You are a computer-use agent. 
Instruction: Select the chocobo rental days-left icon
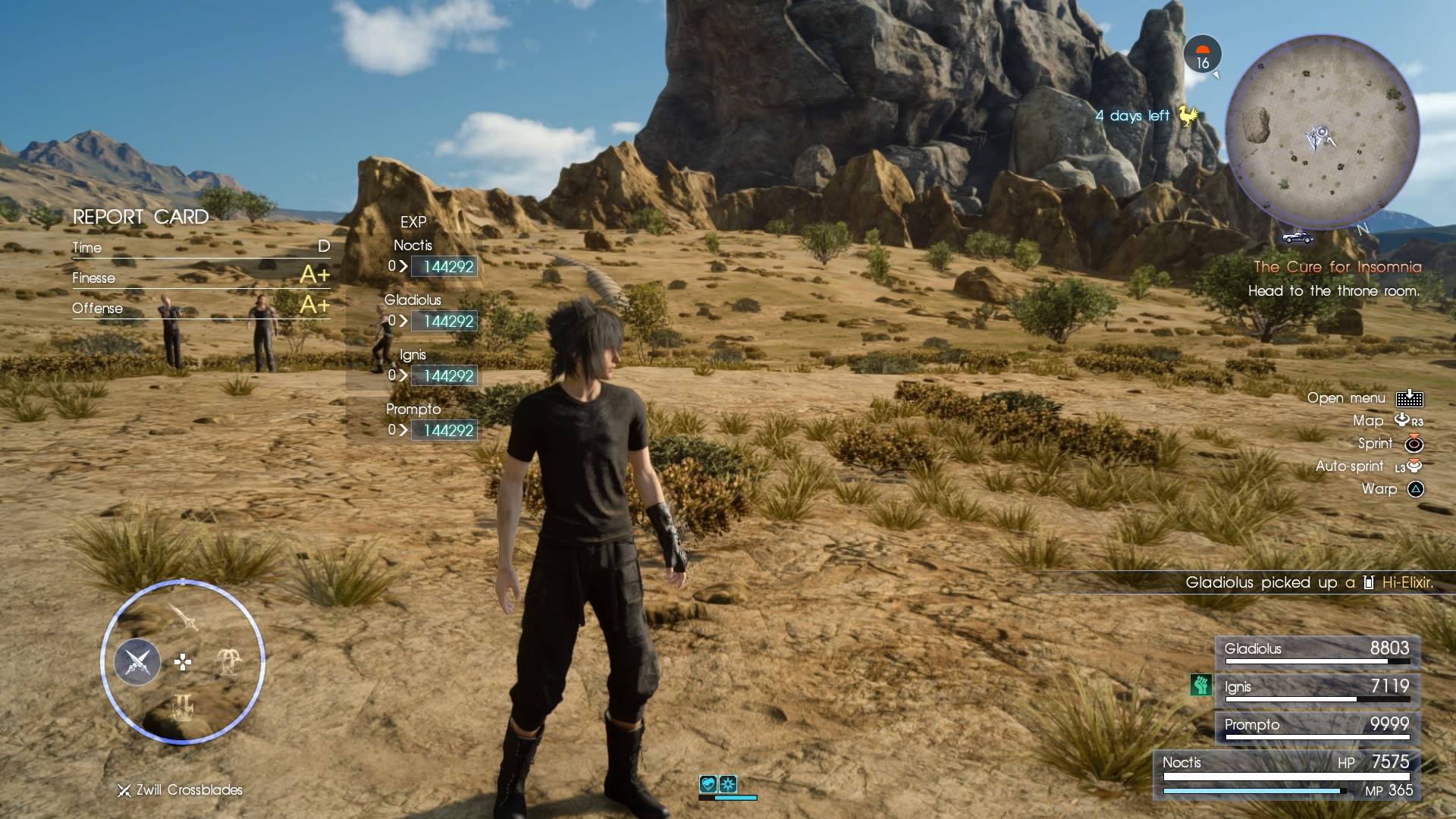(1188, 115)
